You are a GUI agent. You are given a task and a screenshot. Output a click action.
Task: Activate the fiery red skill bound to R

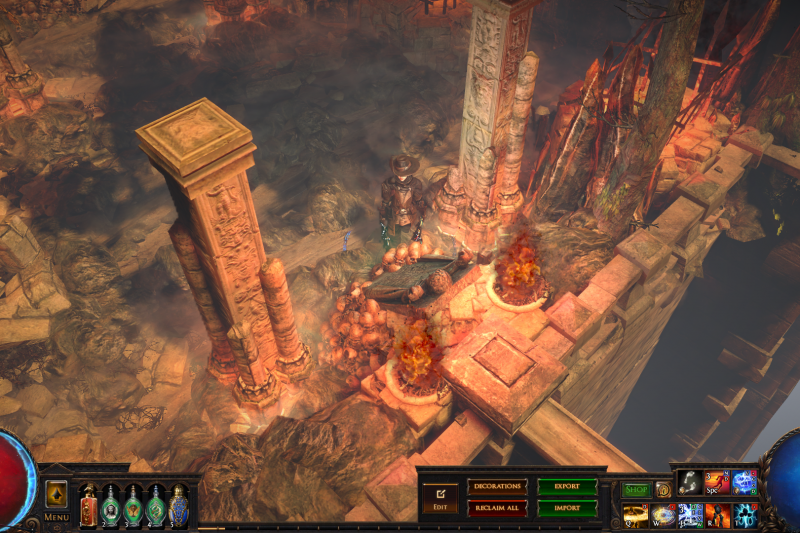(717, 515)
